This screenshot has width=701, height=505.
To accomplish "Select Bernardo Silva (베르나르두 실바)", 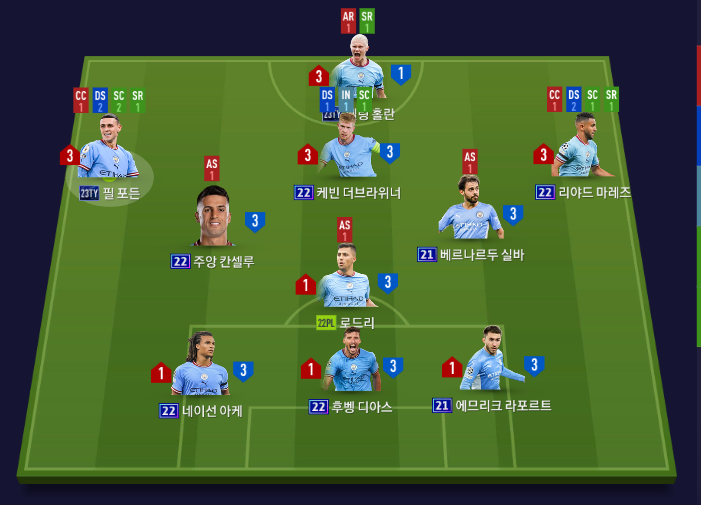I will click(x=470, y=212).
